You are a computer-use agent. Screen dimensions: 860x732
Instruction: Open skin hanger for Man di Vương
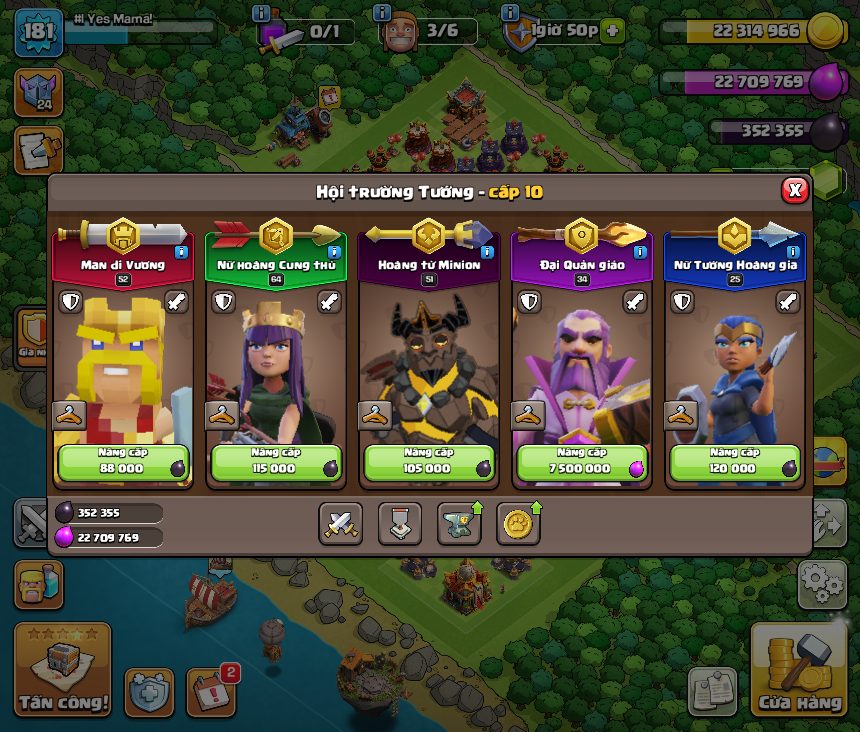pyautogui.click(x=67, y=415)
